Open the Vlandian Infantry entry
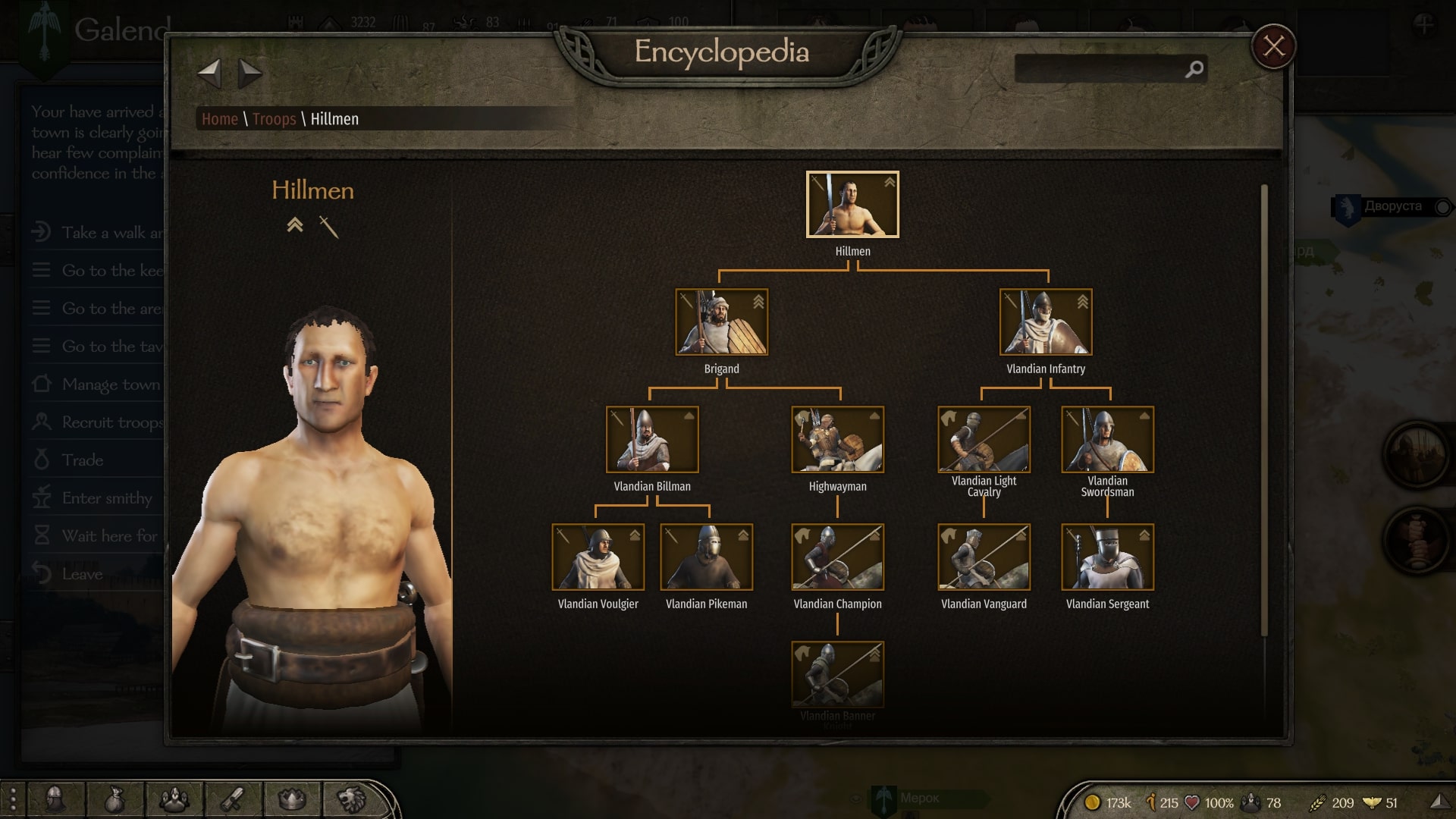The image size is (1456, 819). coord(1046,322)
